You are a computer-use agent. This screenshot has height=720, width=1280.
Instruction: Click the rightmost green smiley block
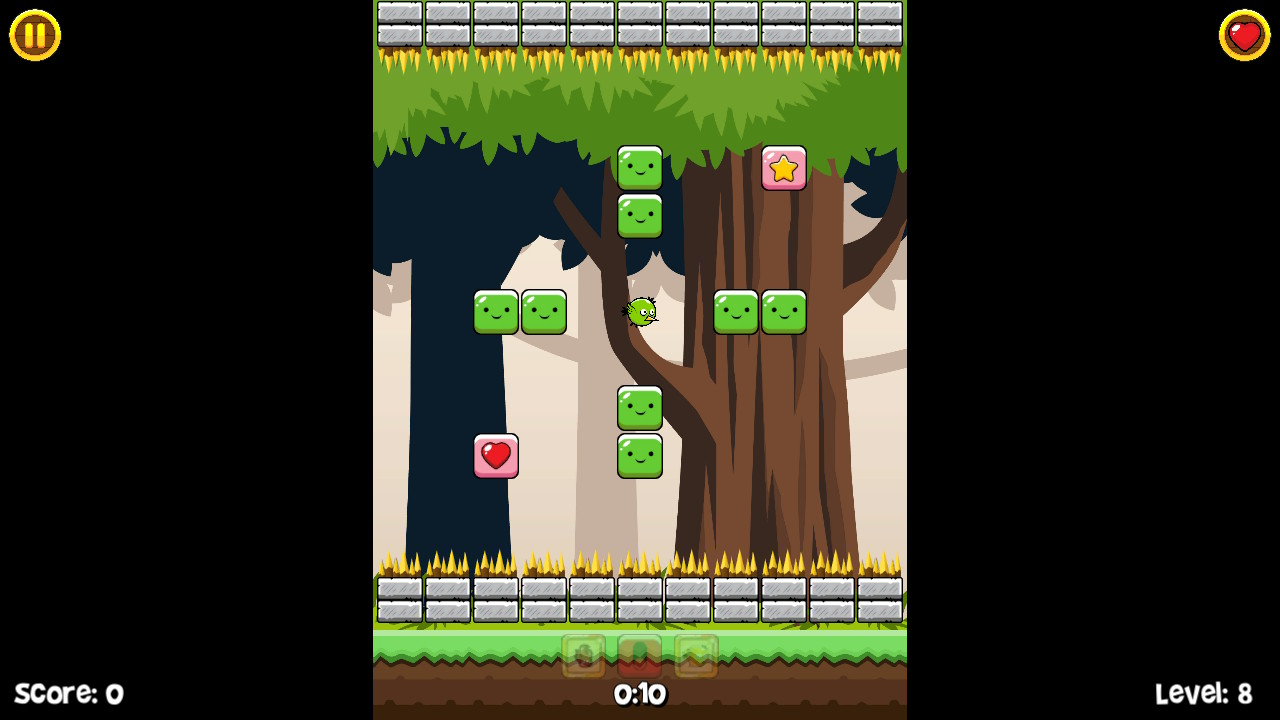pos(784,311)
